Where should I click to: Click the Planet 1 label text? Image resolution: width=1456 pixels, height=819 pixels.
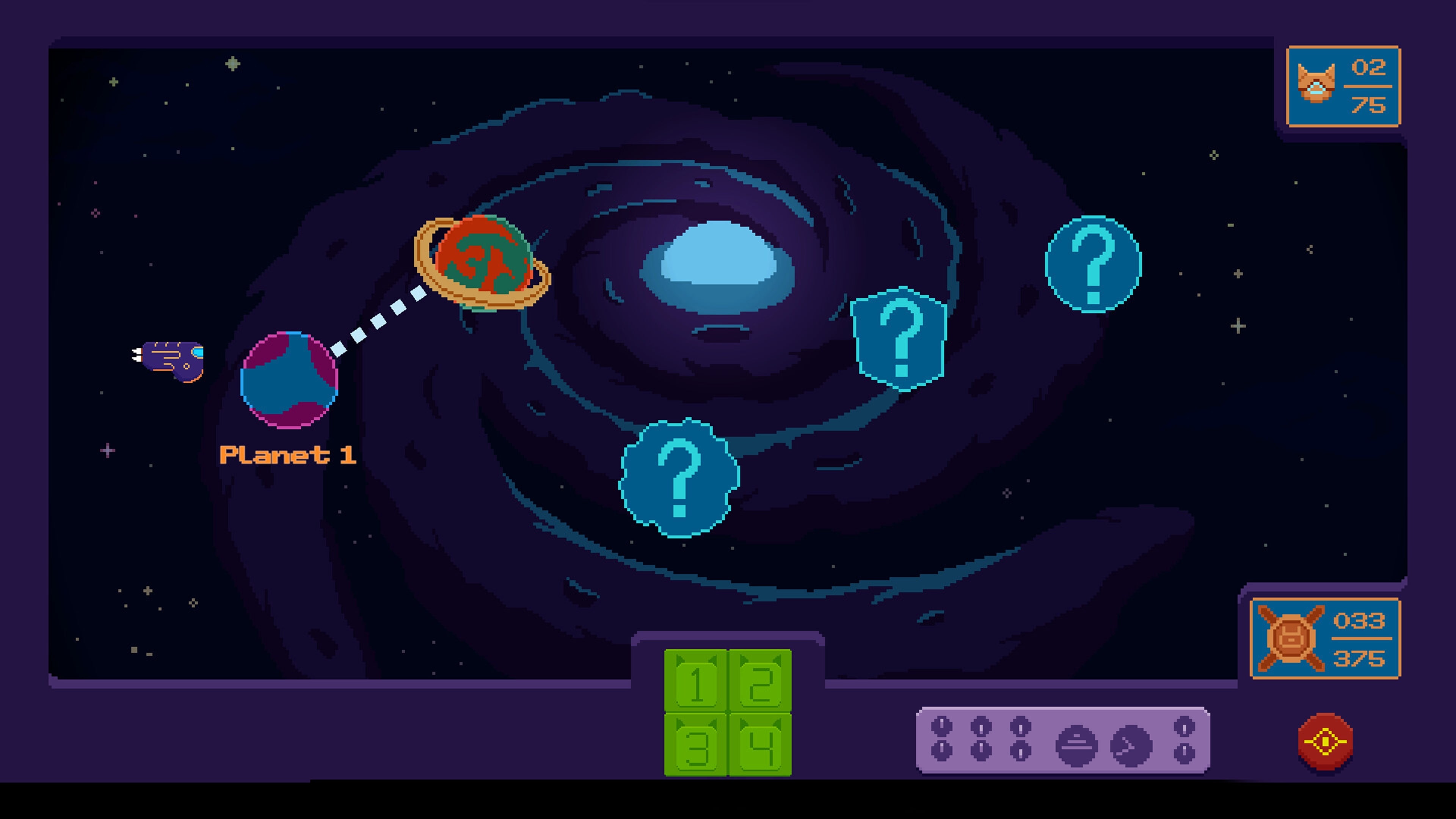tap(288, 455)
